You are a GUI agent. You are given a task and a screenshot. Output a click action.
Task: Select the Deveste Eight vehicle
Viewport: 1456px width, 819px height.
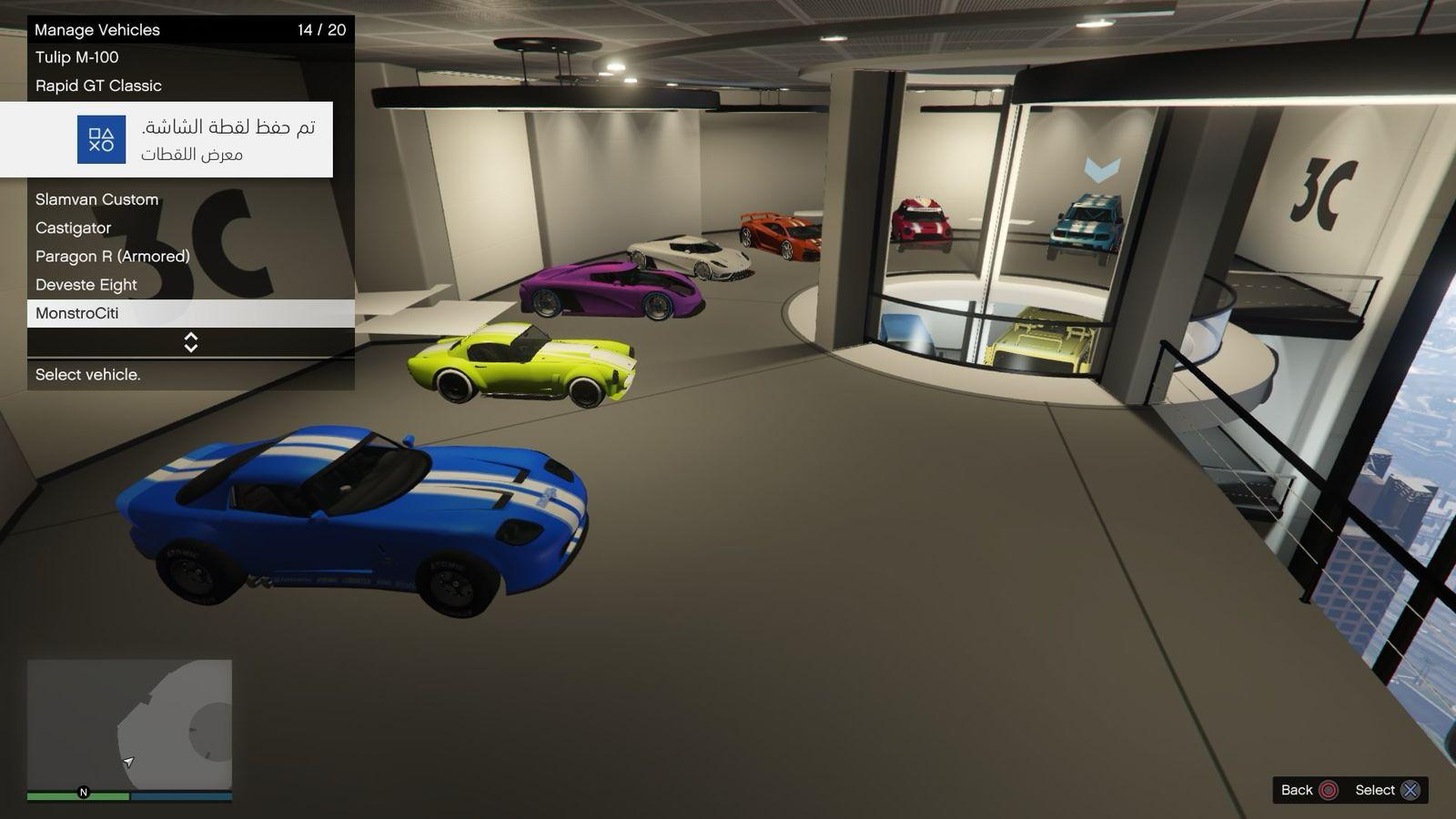86,285
